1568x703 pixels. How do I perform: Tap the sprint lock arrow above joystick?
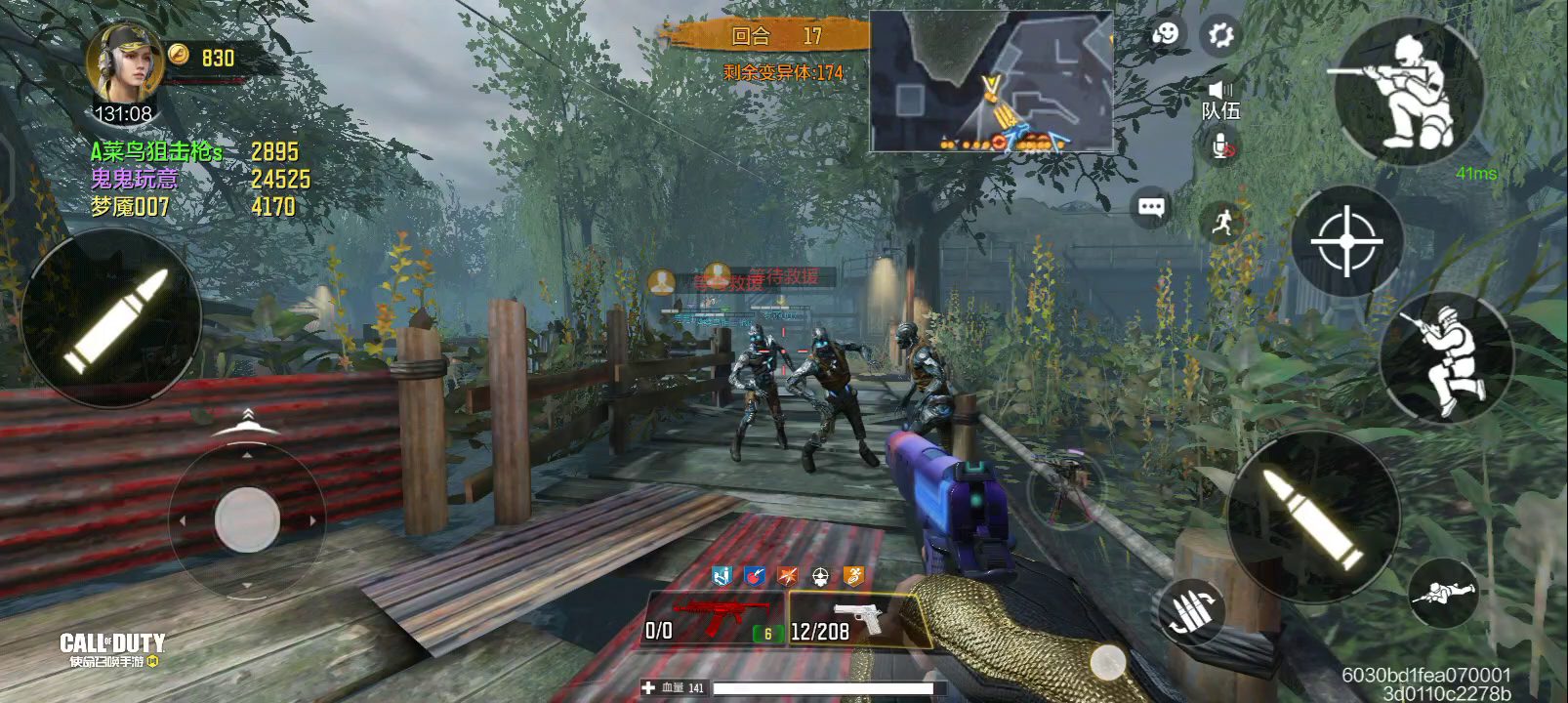point(247,421)
